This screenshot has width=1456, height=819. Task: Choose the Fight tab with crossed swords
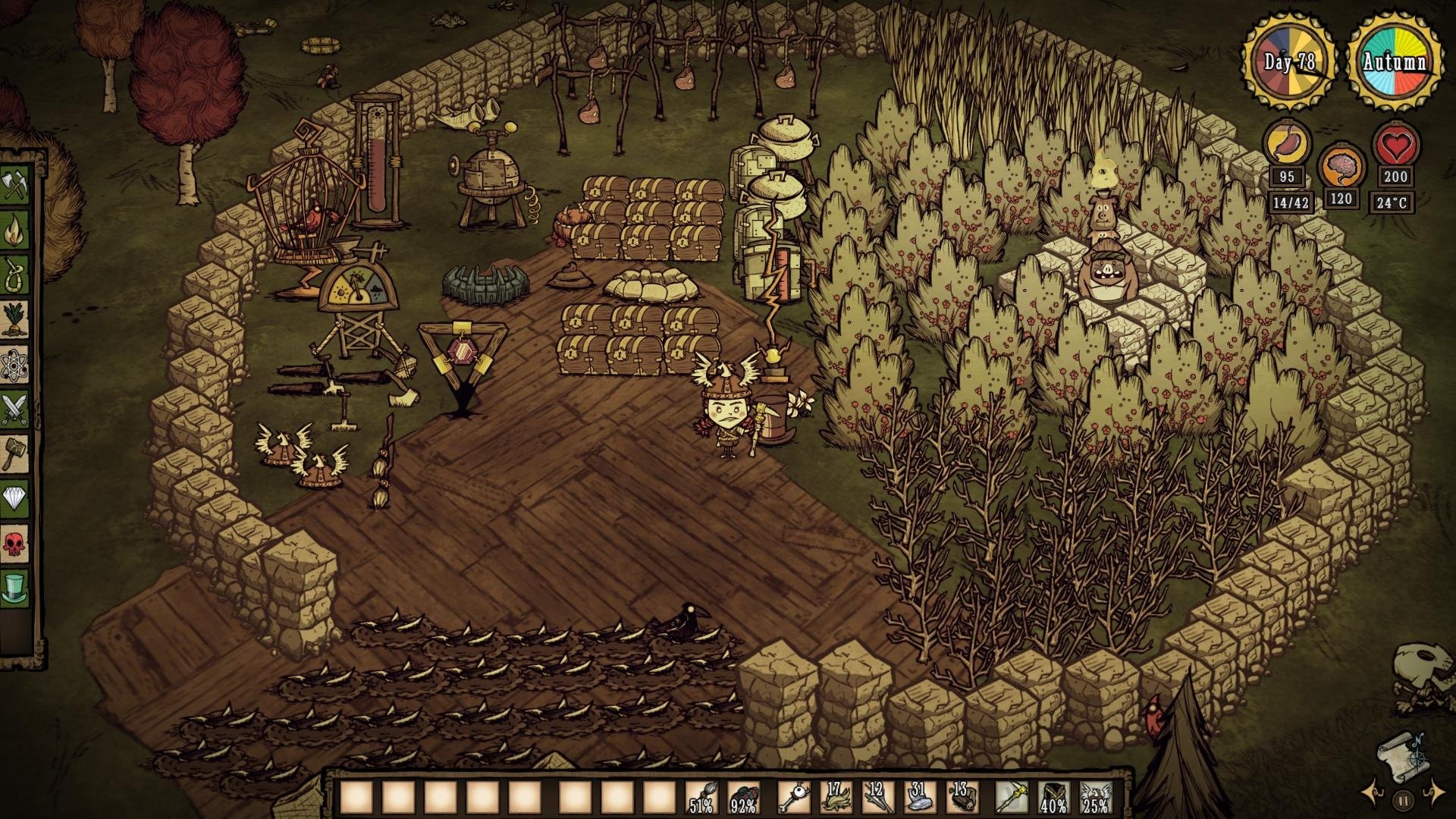click(x=14, y=409)
